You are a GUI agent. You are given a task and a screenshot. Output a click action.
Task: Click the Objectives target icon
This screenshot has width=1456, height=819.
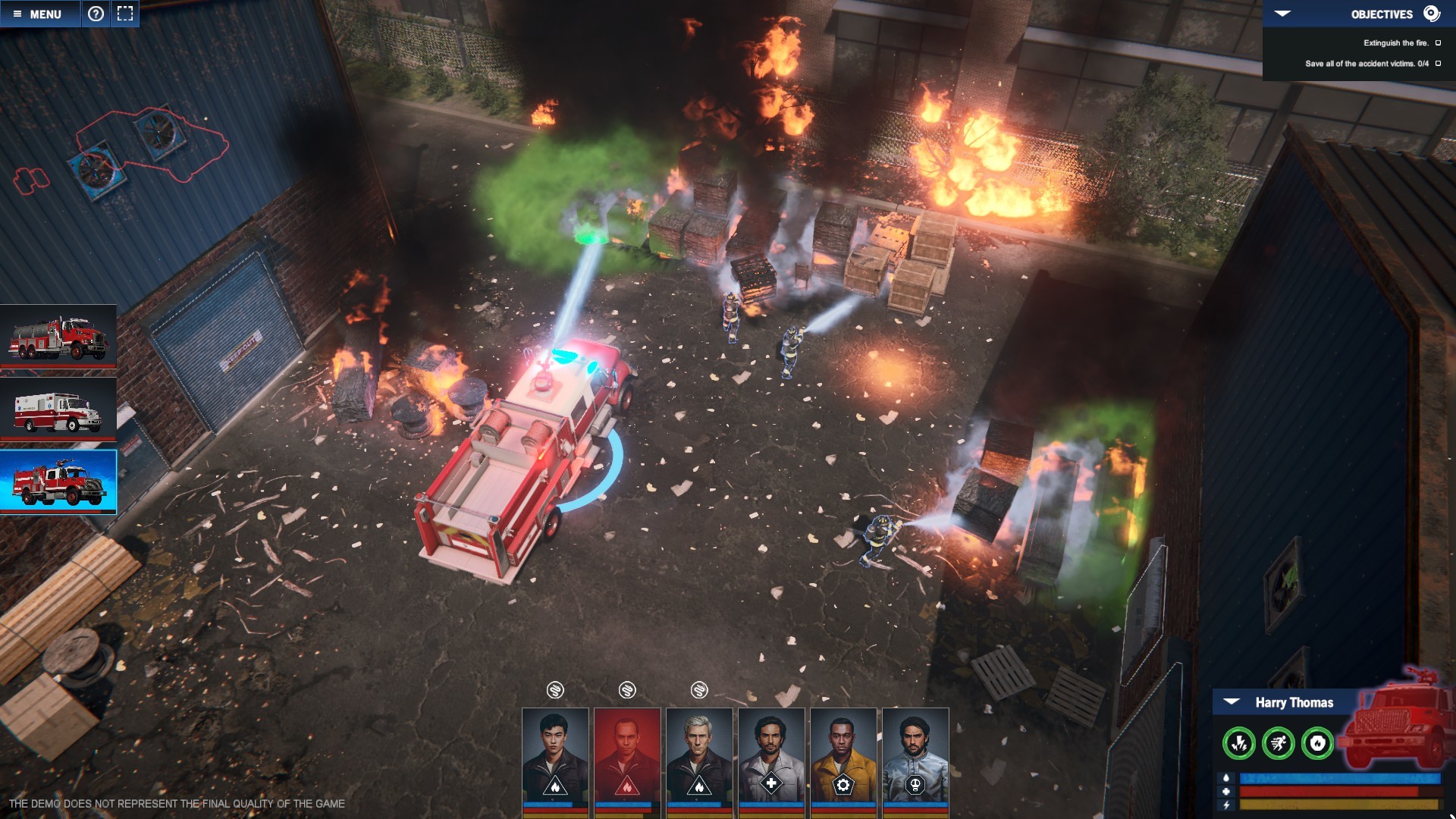tap(1431, 14)
